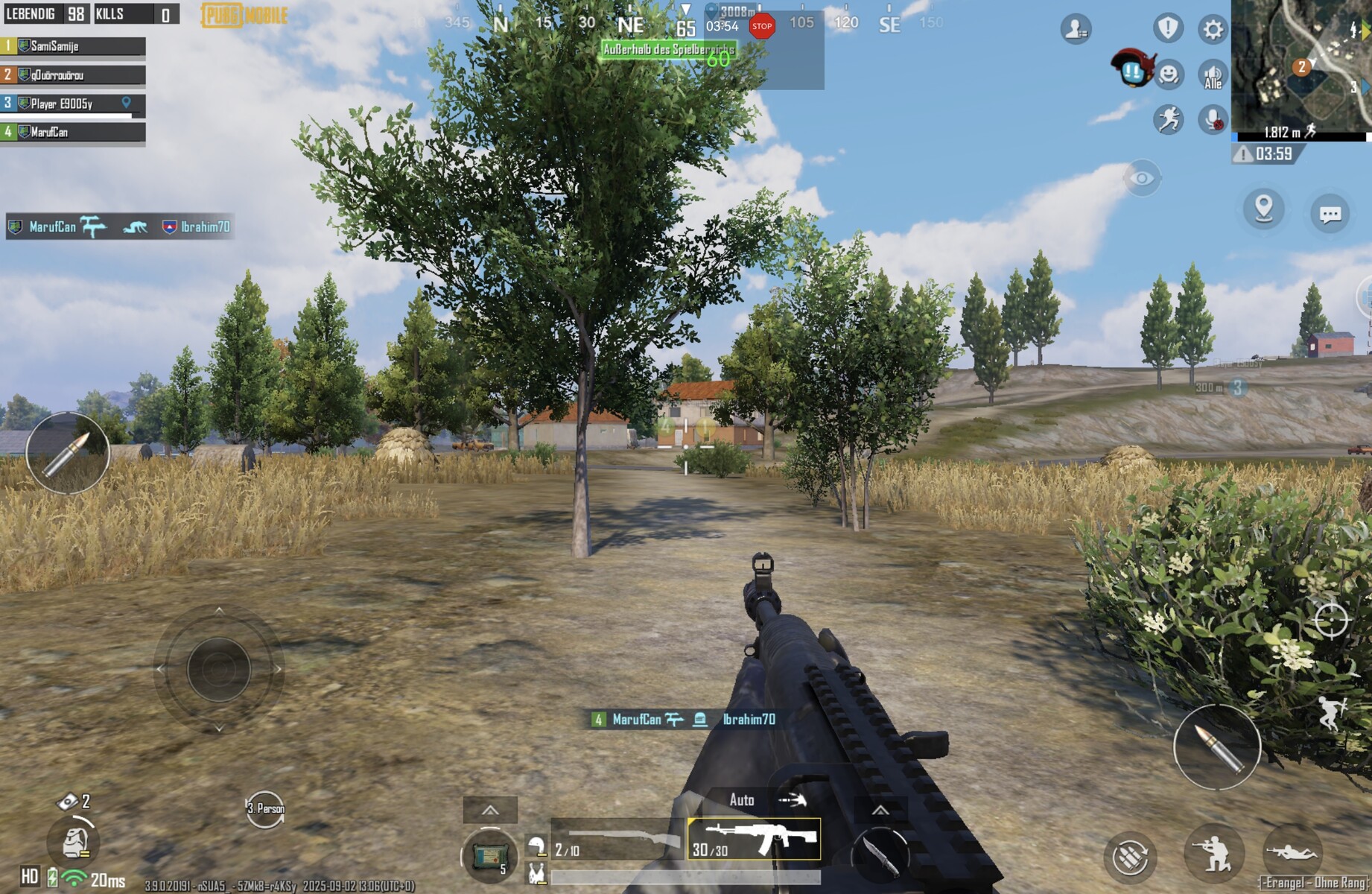Select the assault rifle weapon slot
Image resolution: width=1372 pixels, height=894 pixels.
click(754, 838)
